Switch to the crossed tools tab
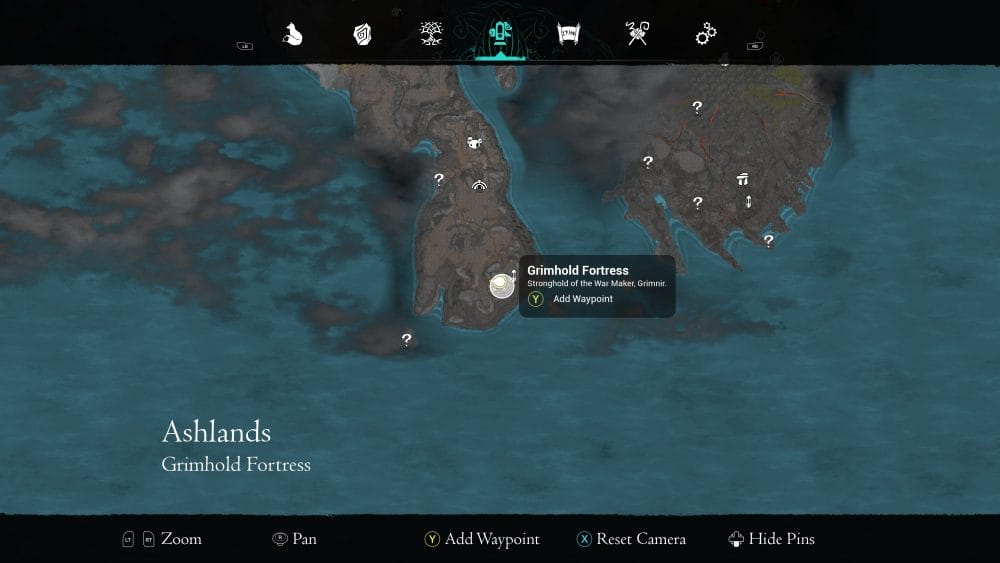Screen dimensions: 1000x563 [x=638, y=35]
